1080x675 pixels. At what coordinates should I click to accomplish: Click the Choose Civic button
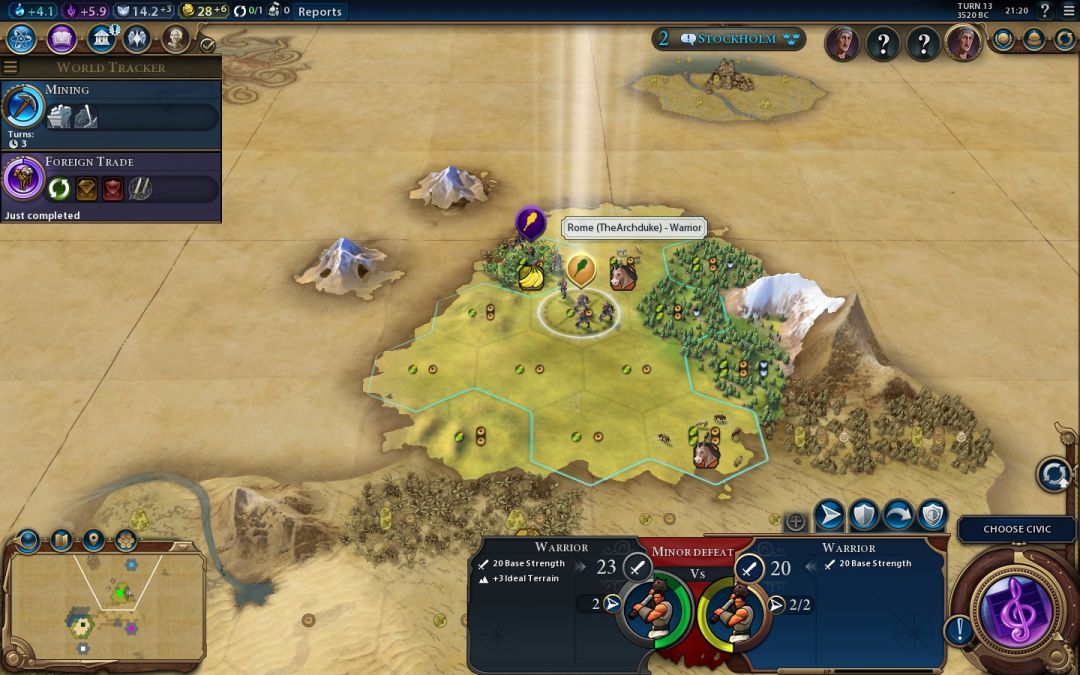(1016, 529)
